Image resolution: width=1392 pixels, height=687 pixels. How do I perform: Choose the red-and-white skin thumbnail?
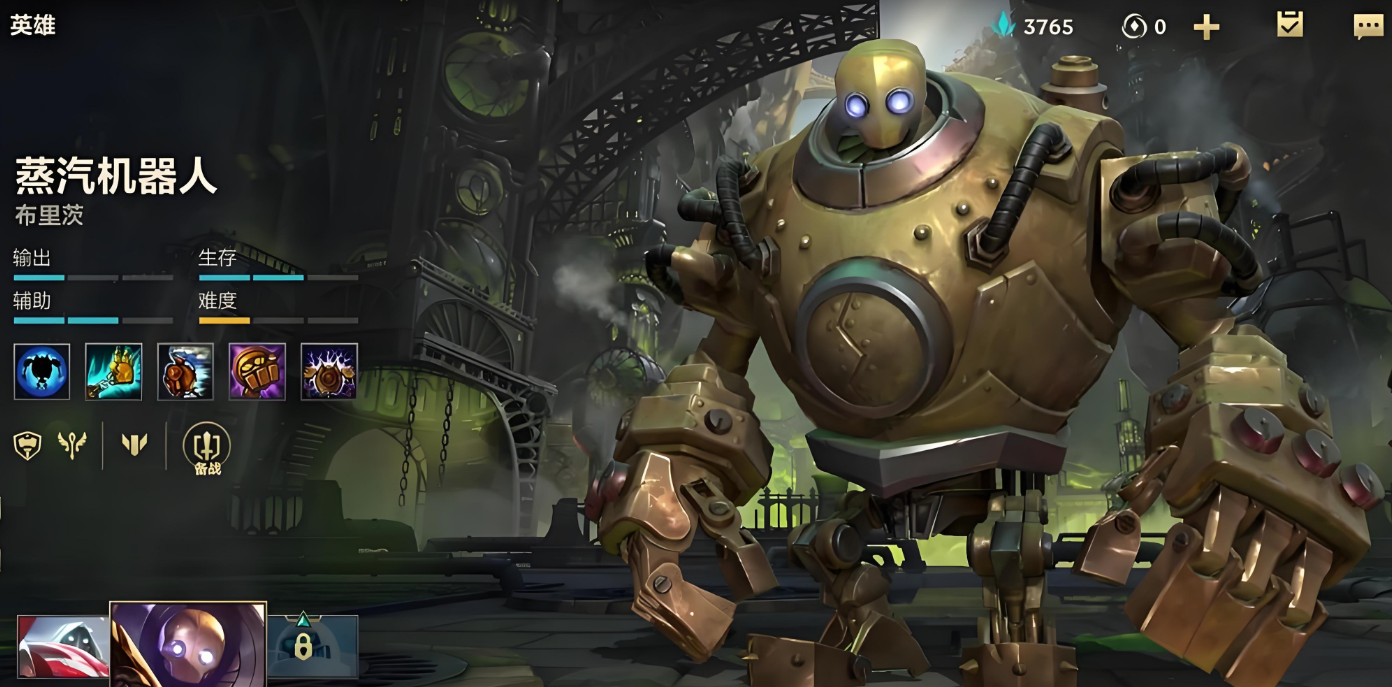tap(62, 647)
